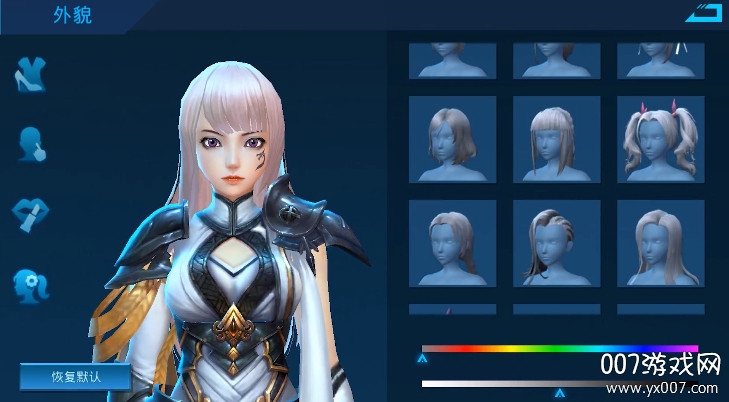
Task: Choose the twin-tail hairstyle with pink ribbons
Action: point(660,139)
